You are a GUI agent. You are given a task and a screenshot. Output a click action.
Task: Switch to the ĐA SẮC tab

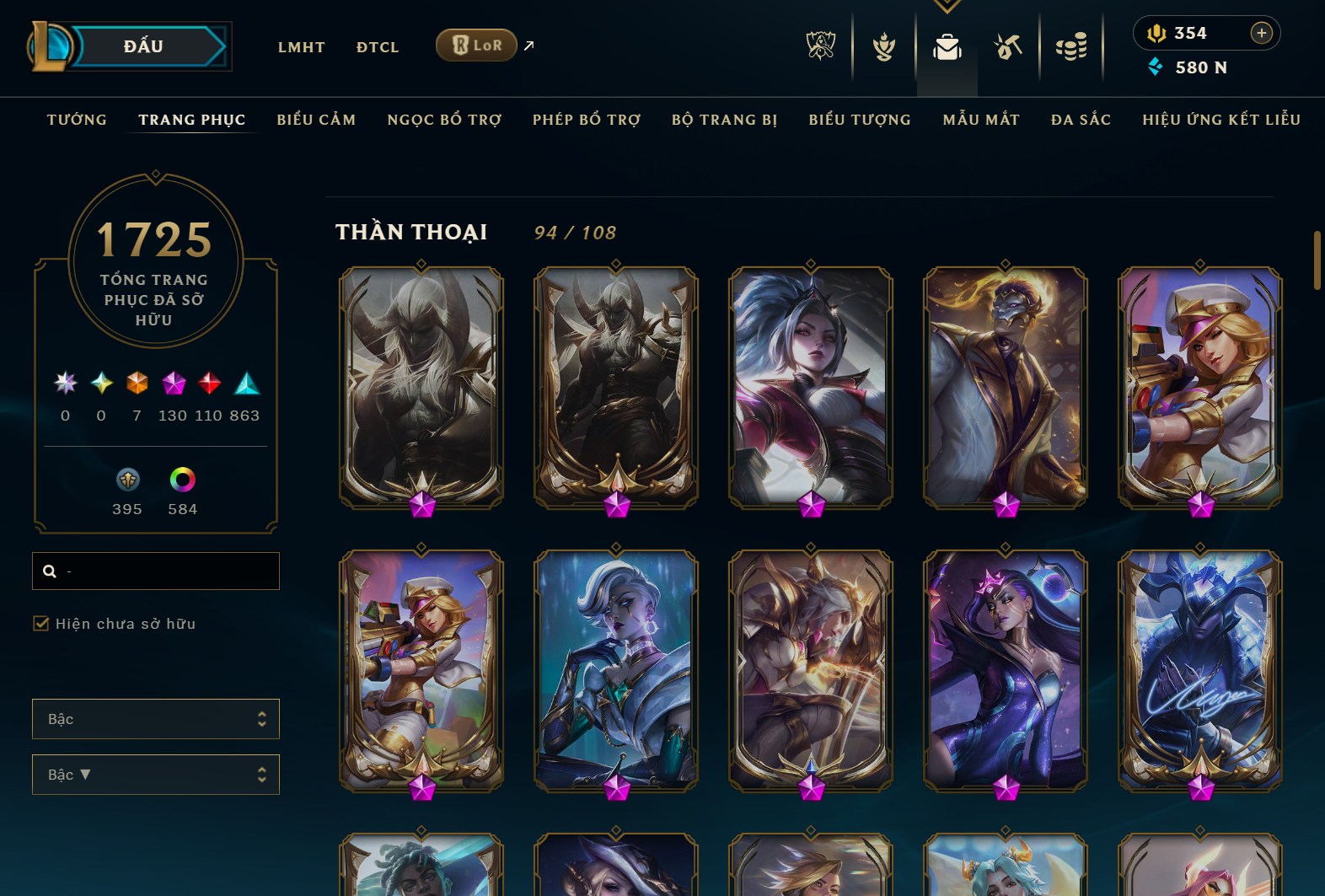click(1081, 120)
